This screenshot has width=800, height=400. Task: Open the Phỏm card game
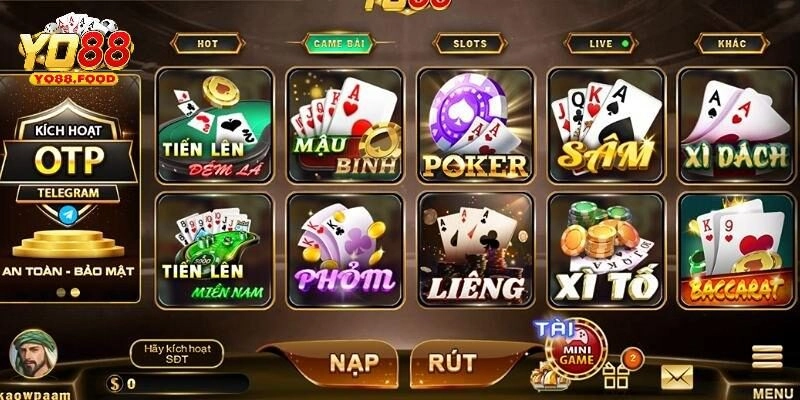click(344, 249)
